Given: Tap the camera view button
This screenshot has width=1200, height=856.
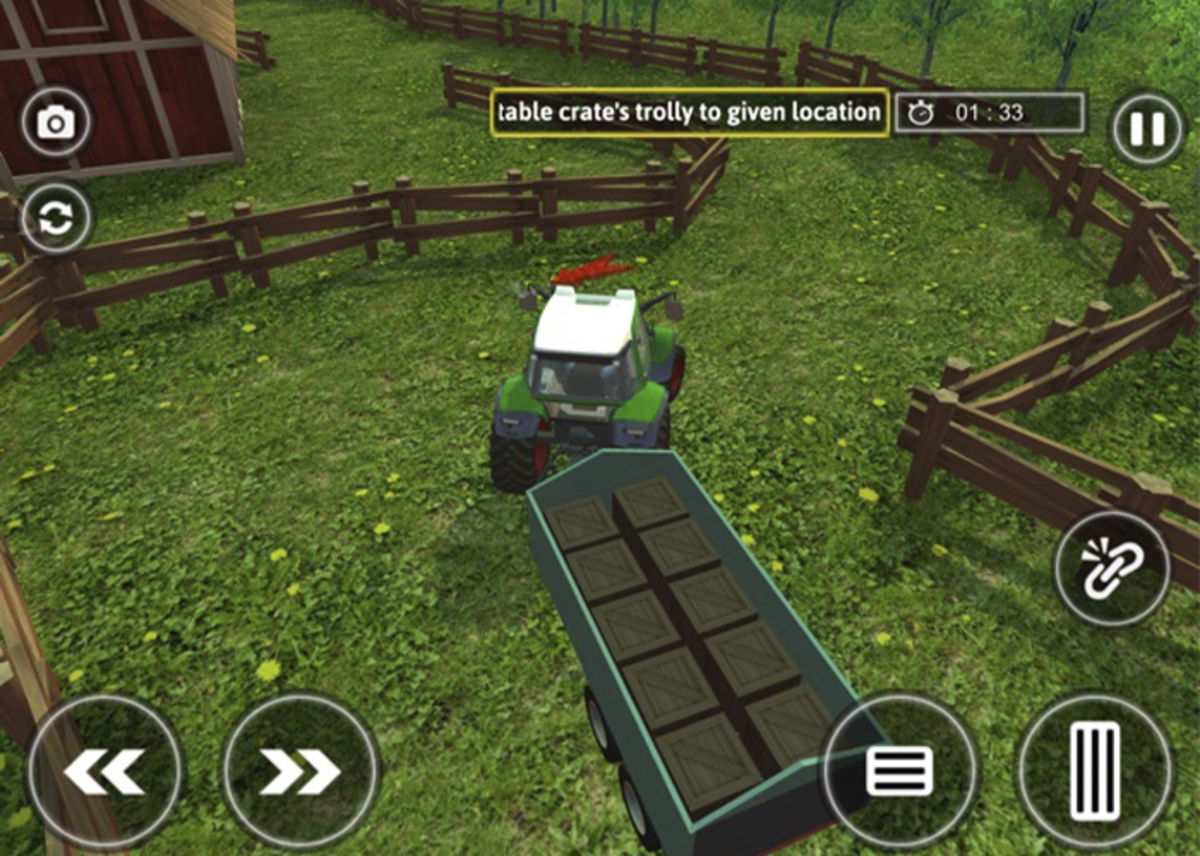Looking at the screenshot, I should [56, 123].
